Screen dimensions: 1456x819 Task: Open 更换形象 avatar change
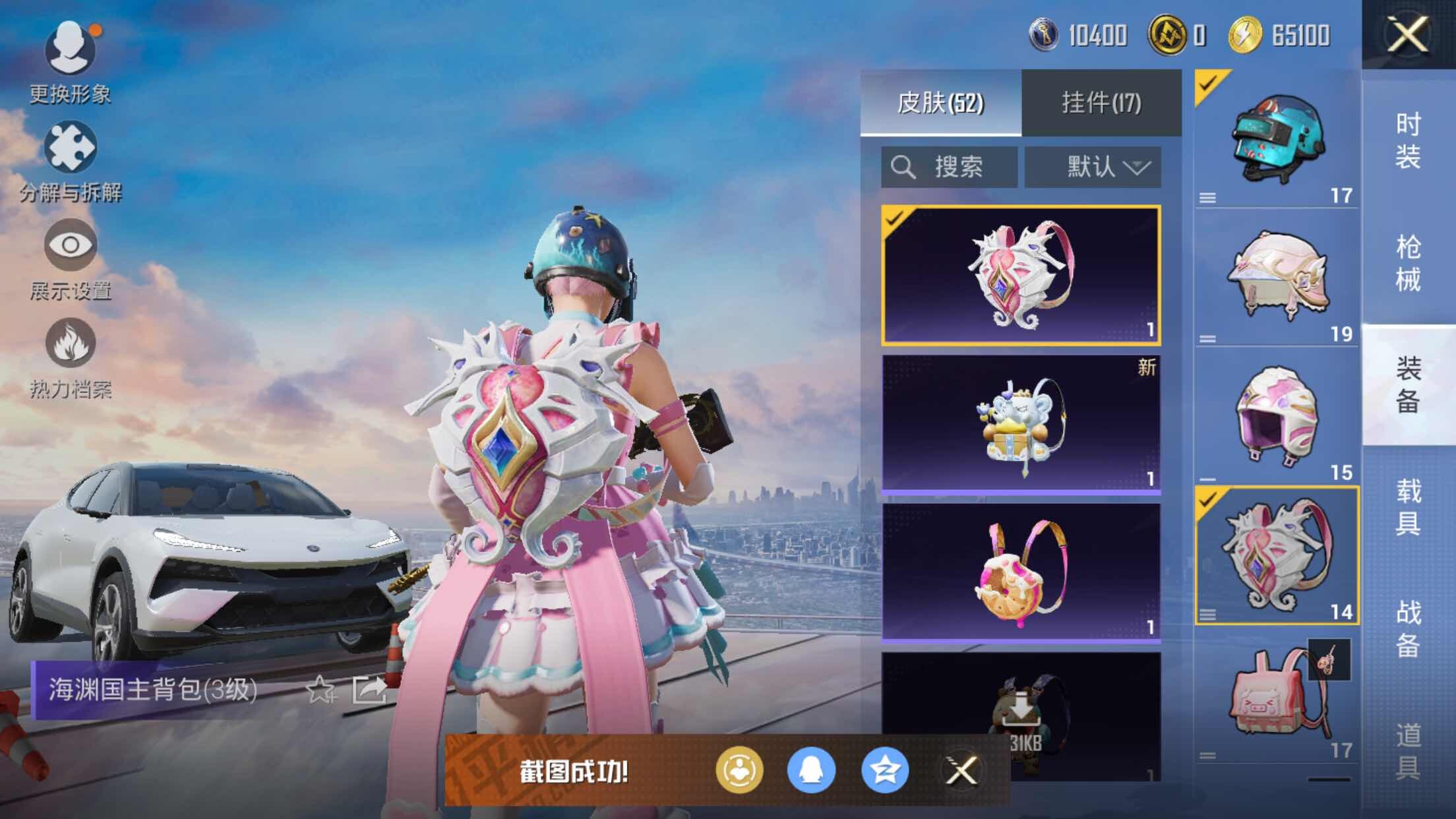[x=70, y=61]
